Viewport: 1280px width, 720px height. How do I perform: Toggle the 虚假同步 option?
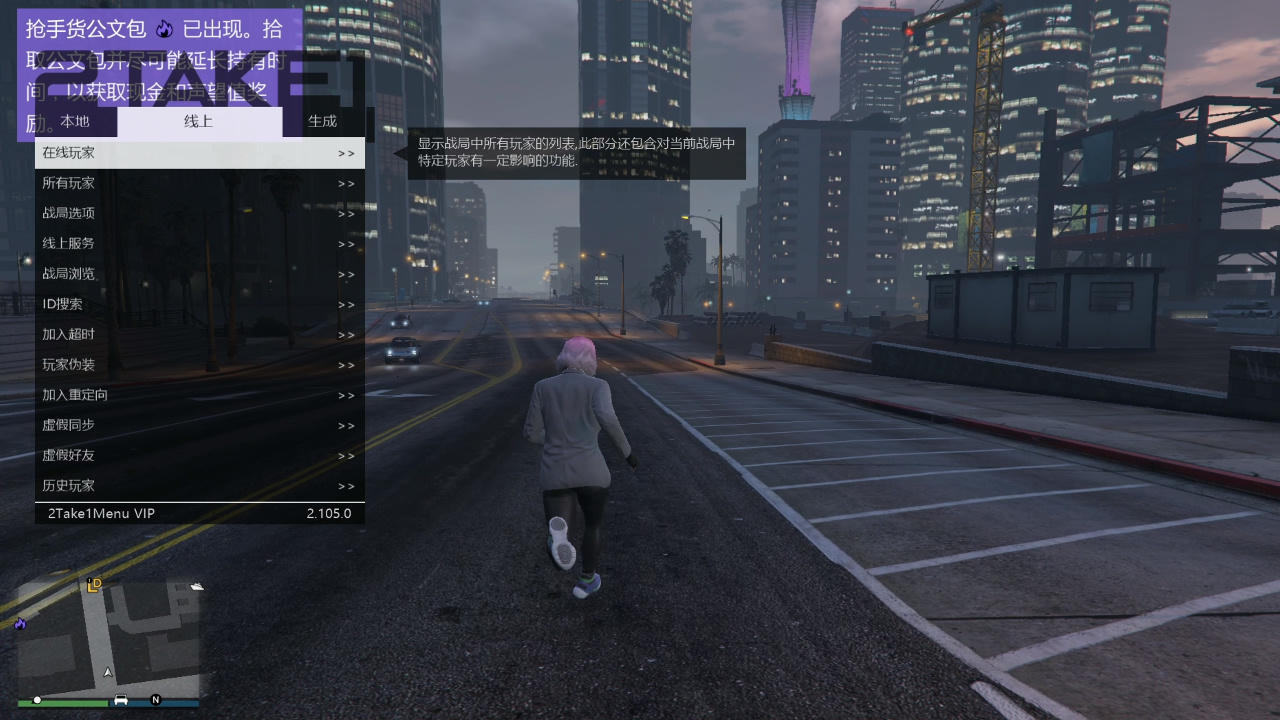pos(66,425)
